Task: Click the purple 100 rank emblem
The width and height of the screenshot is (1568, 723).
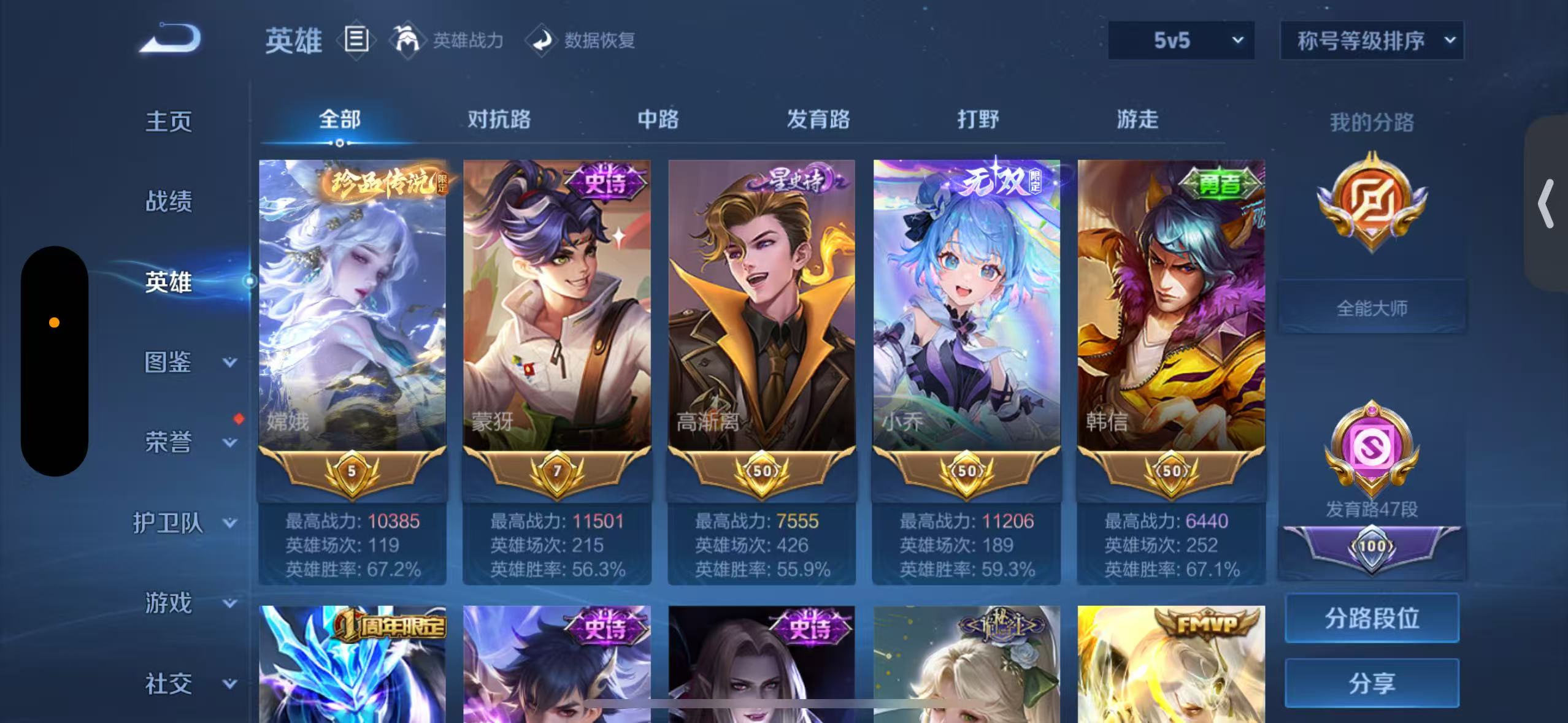Action: pyautogui.click(x=1372, y=546)
